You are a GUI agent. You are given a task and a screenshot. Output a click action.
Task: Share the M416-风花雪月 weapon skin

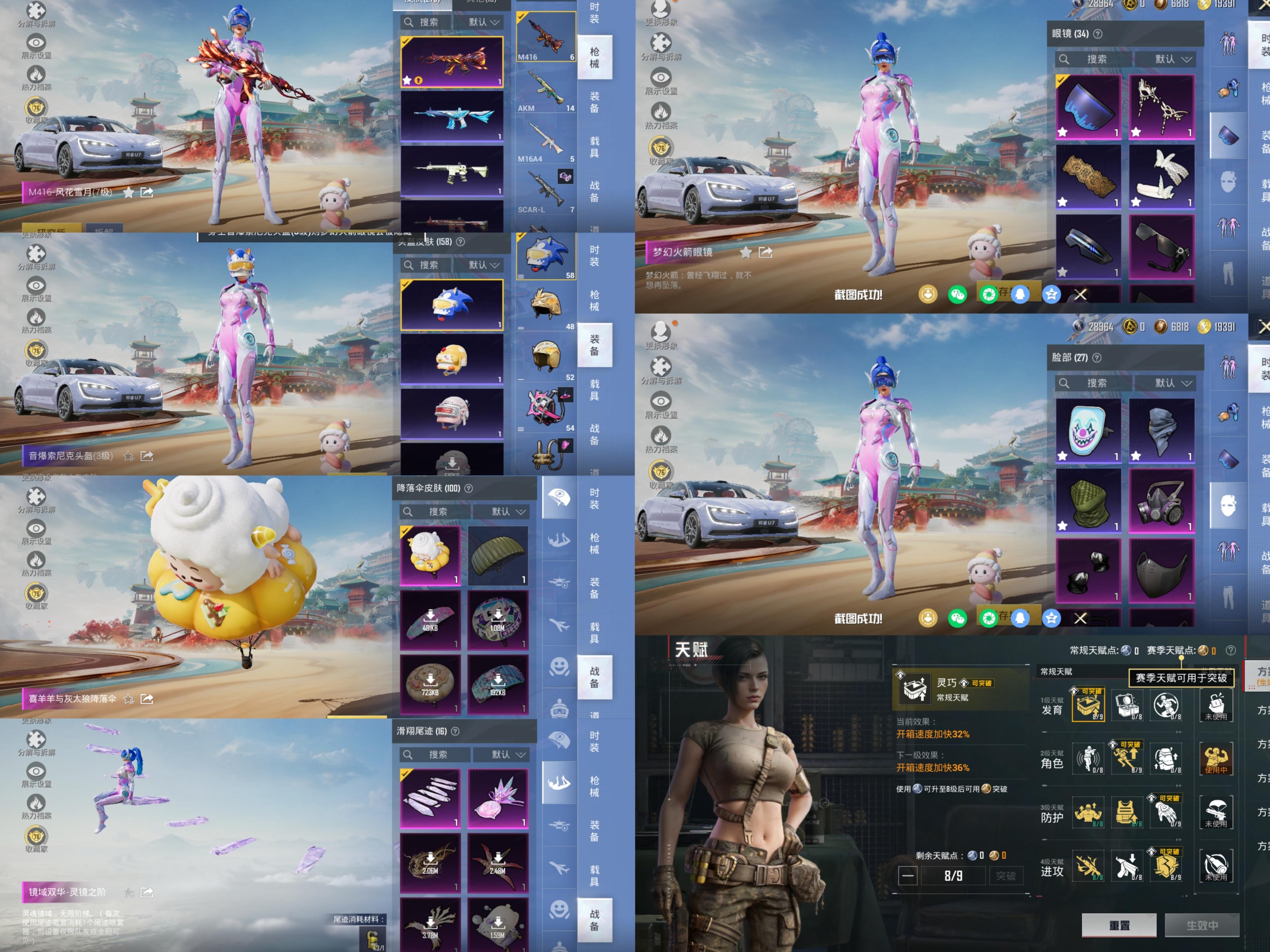(x=147, y=192)
